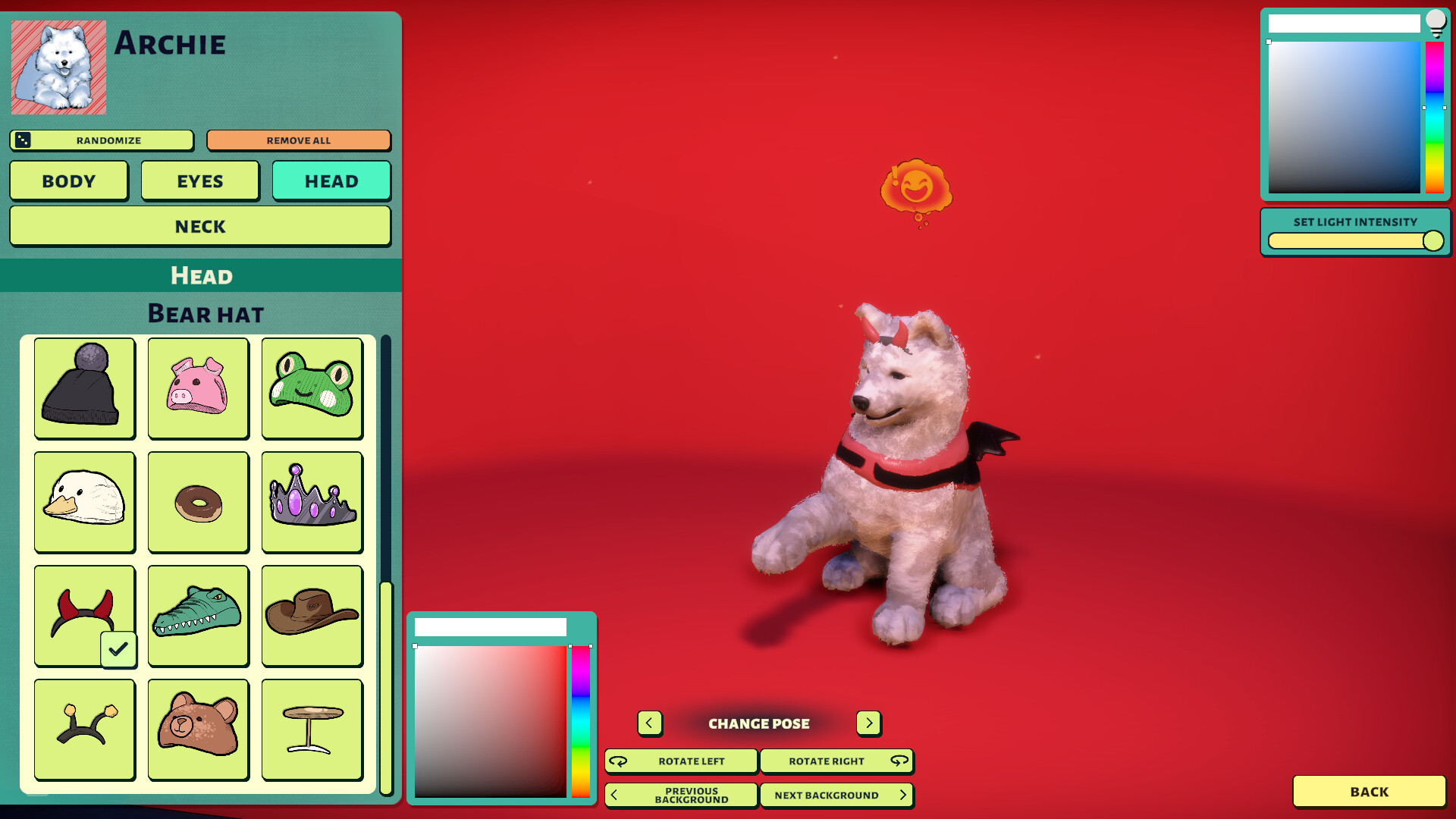The height and width of the screenshot is (819, 1456).
Task: Click the right arrow next to Change Pose
Action: pos(868,723)
